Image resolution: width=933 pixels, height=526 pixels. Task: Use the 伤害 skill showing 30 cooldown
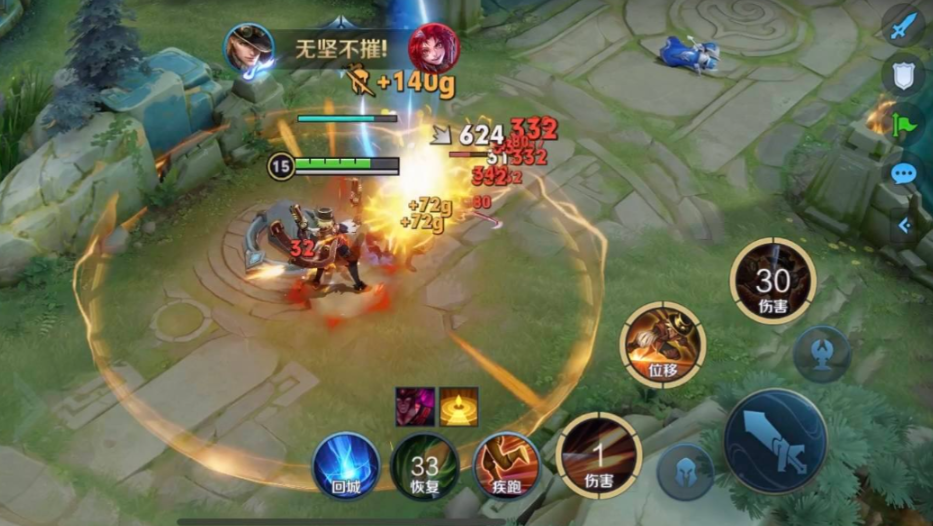[x=772, y=281]
